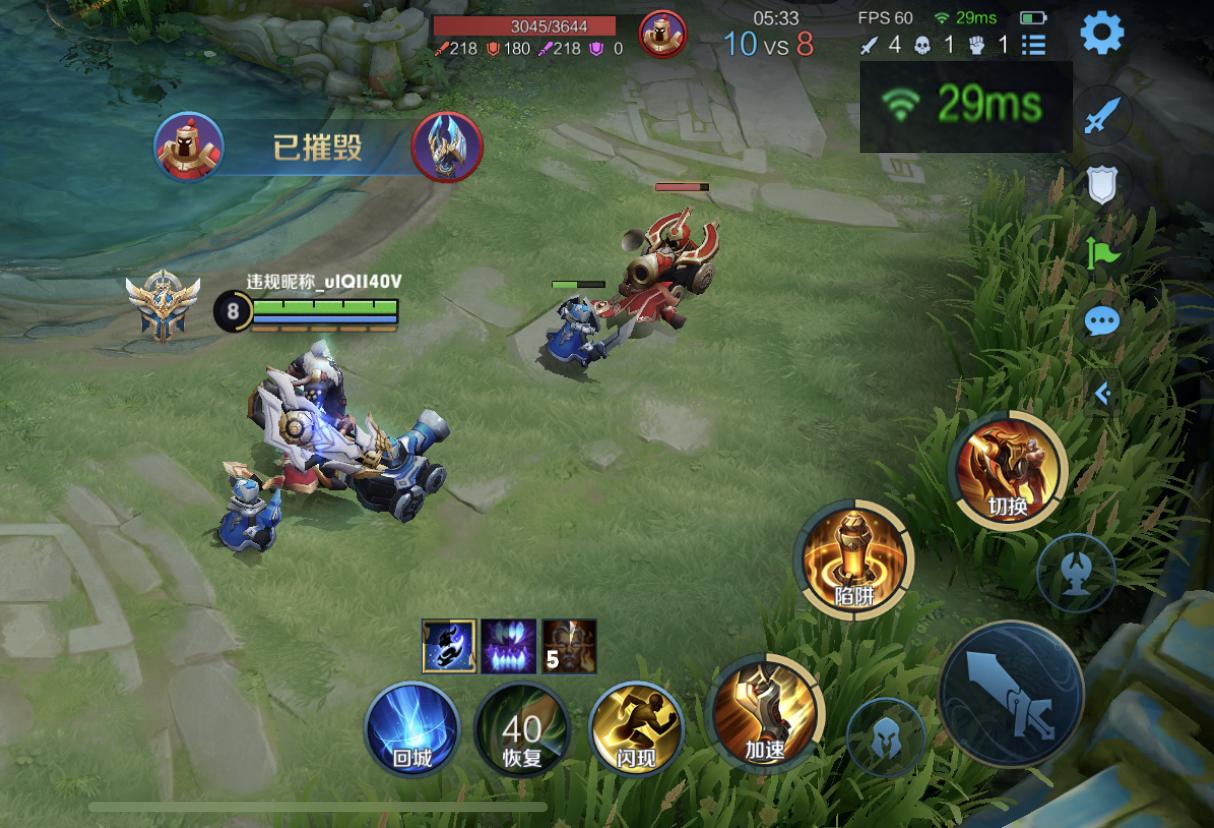
Task: Open the settings gear menu
Action: tap(1102, 34)
